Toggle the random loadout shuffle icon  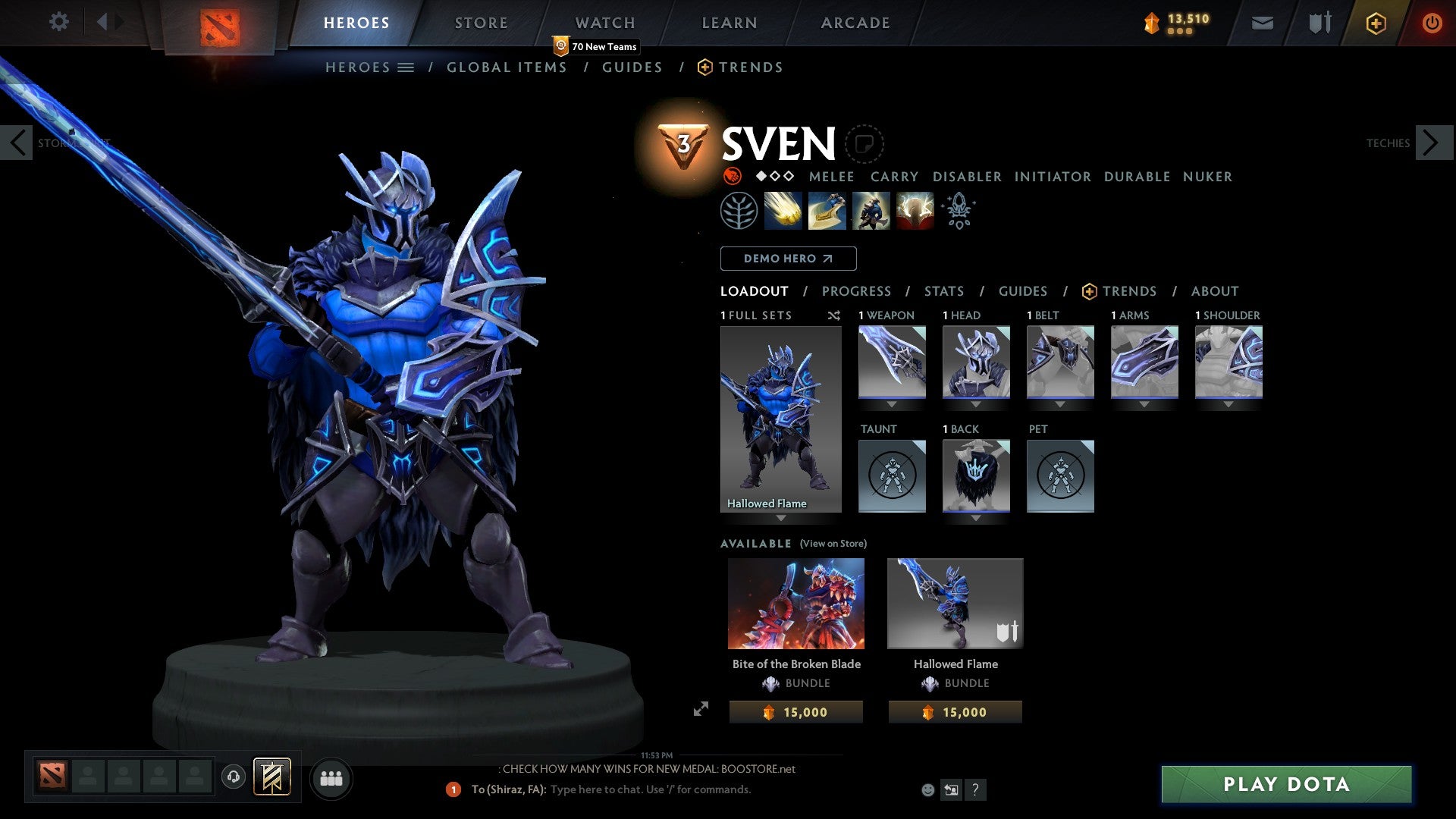click(x=834, y=315)
